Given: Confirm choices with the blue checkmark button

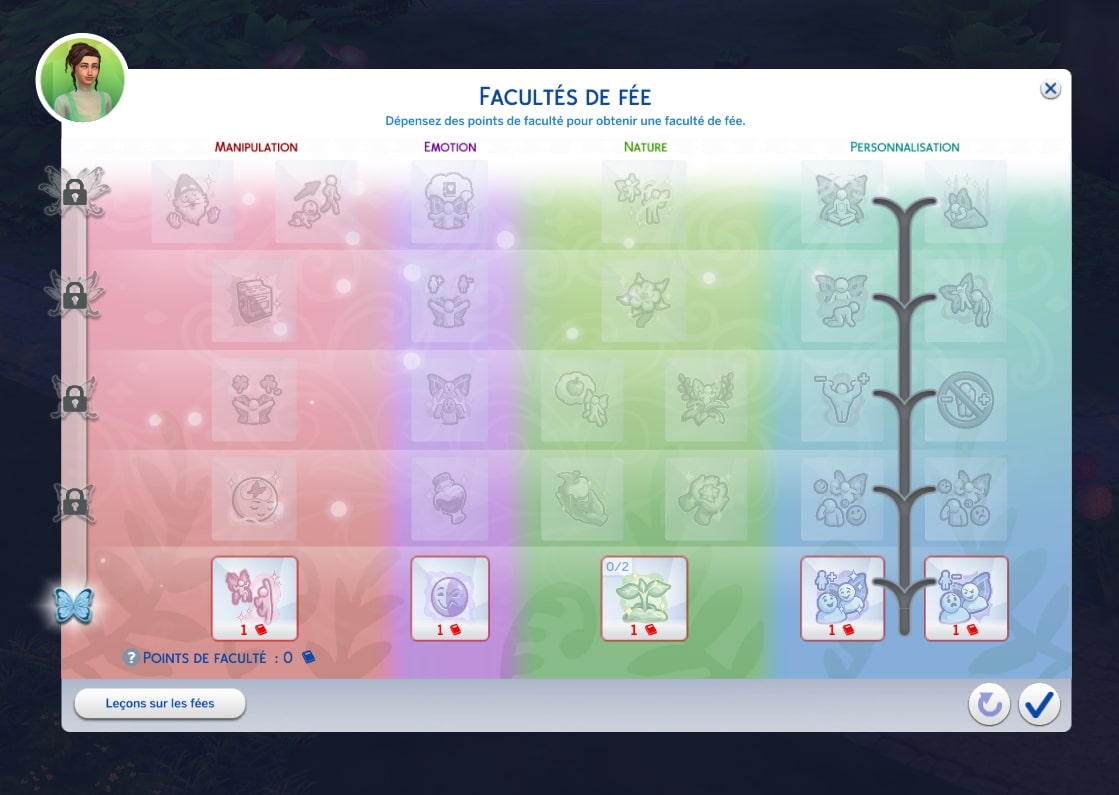Looking at the screenshot, I should [1039, 705].
